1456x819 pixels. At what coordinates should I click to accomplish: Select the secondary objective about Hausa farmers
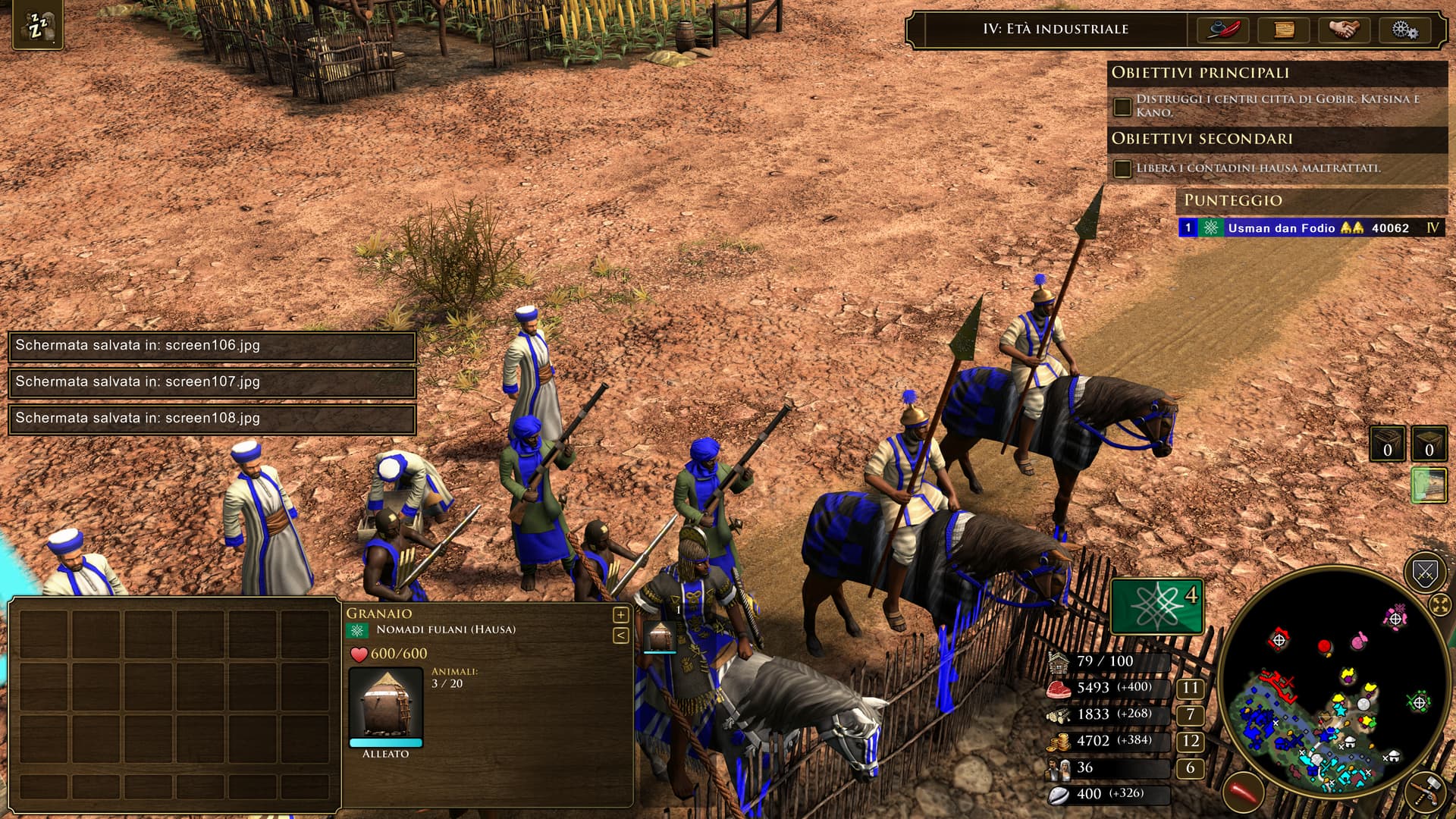click(x=1257, y=168)
